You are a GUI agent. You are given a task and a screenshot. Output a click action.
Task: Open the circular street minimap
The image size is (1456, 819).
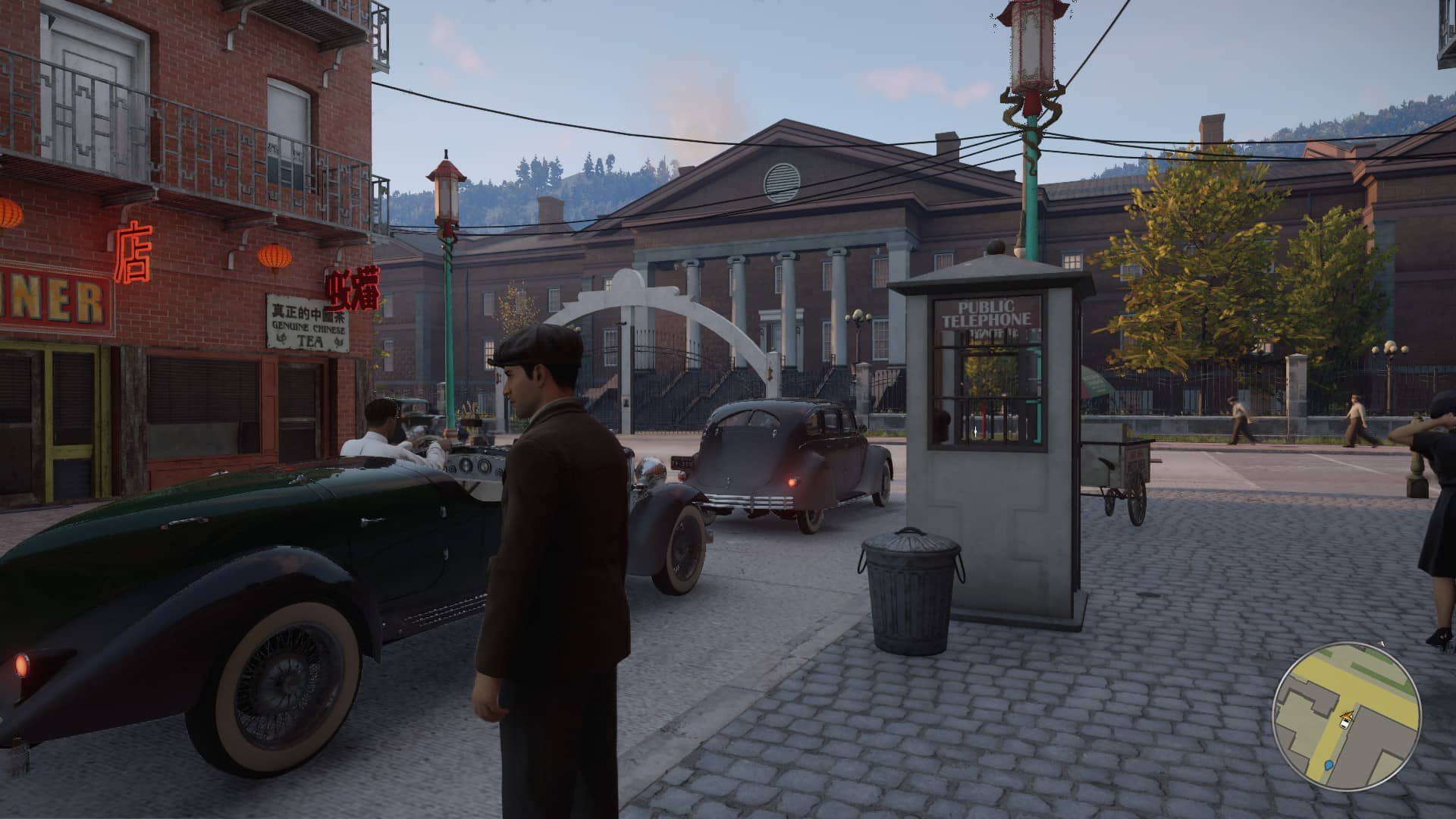click(1345, 716)
